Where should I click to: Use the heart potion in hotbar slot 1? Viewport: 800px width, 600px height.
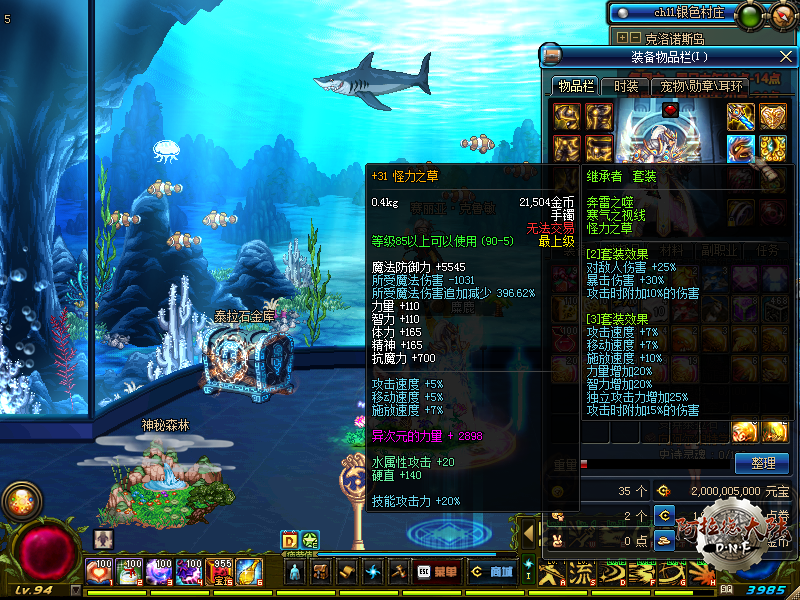coord(100,572)
